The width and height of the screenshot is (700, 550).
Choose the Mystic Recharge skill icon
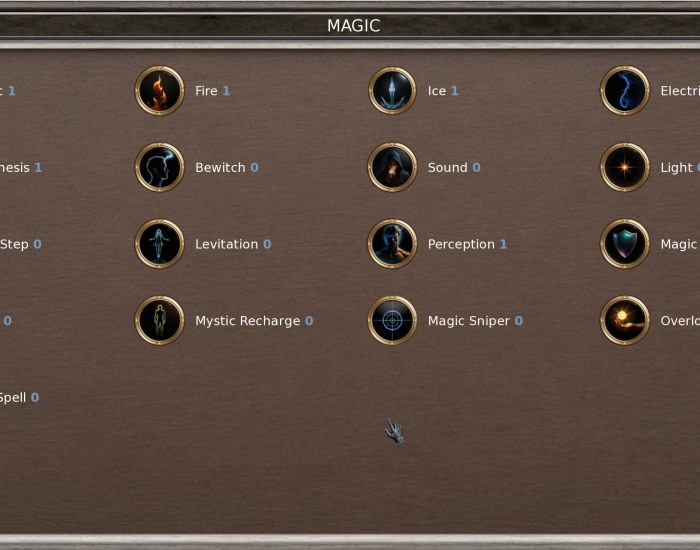point(159,321)
